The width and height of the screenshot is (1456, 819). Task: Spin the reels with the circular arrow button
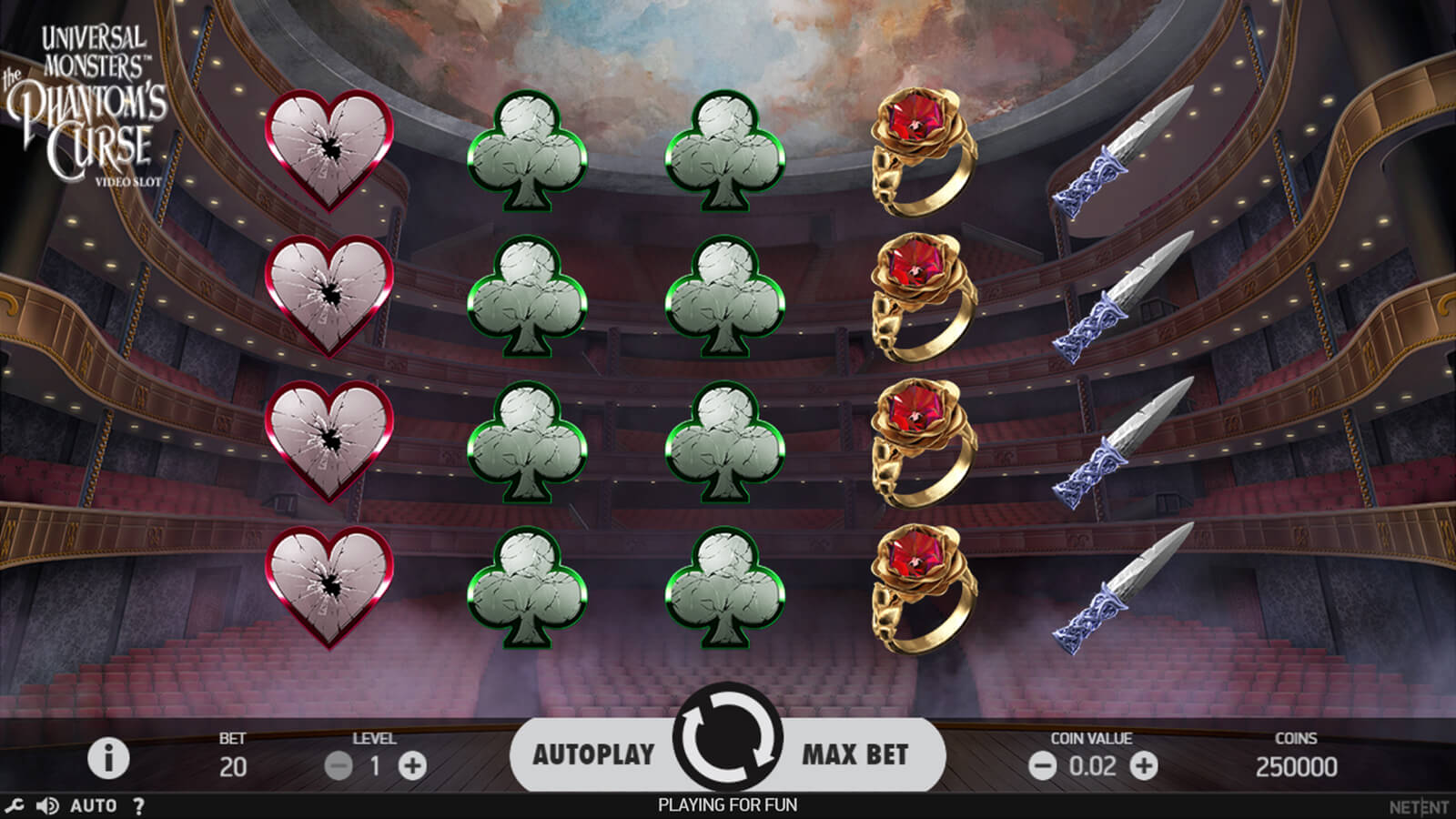click(727, 738)
